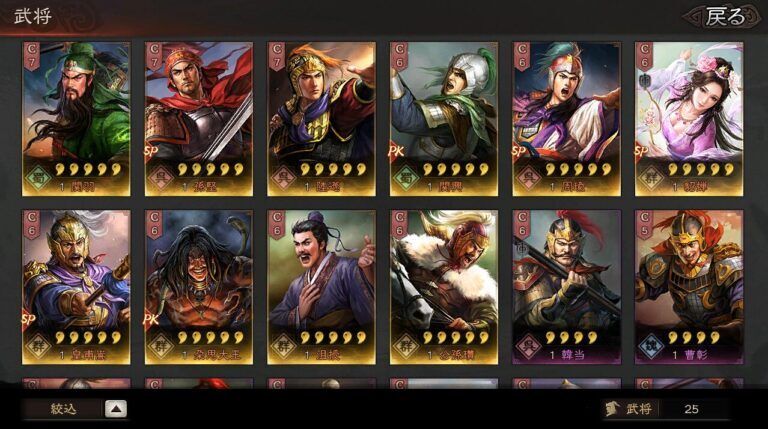The image size is (768, 429).
Task: Select the Huangfu Song (皇甫嵩) officer card
Action: click(x=77, y=286)
